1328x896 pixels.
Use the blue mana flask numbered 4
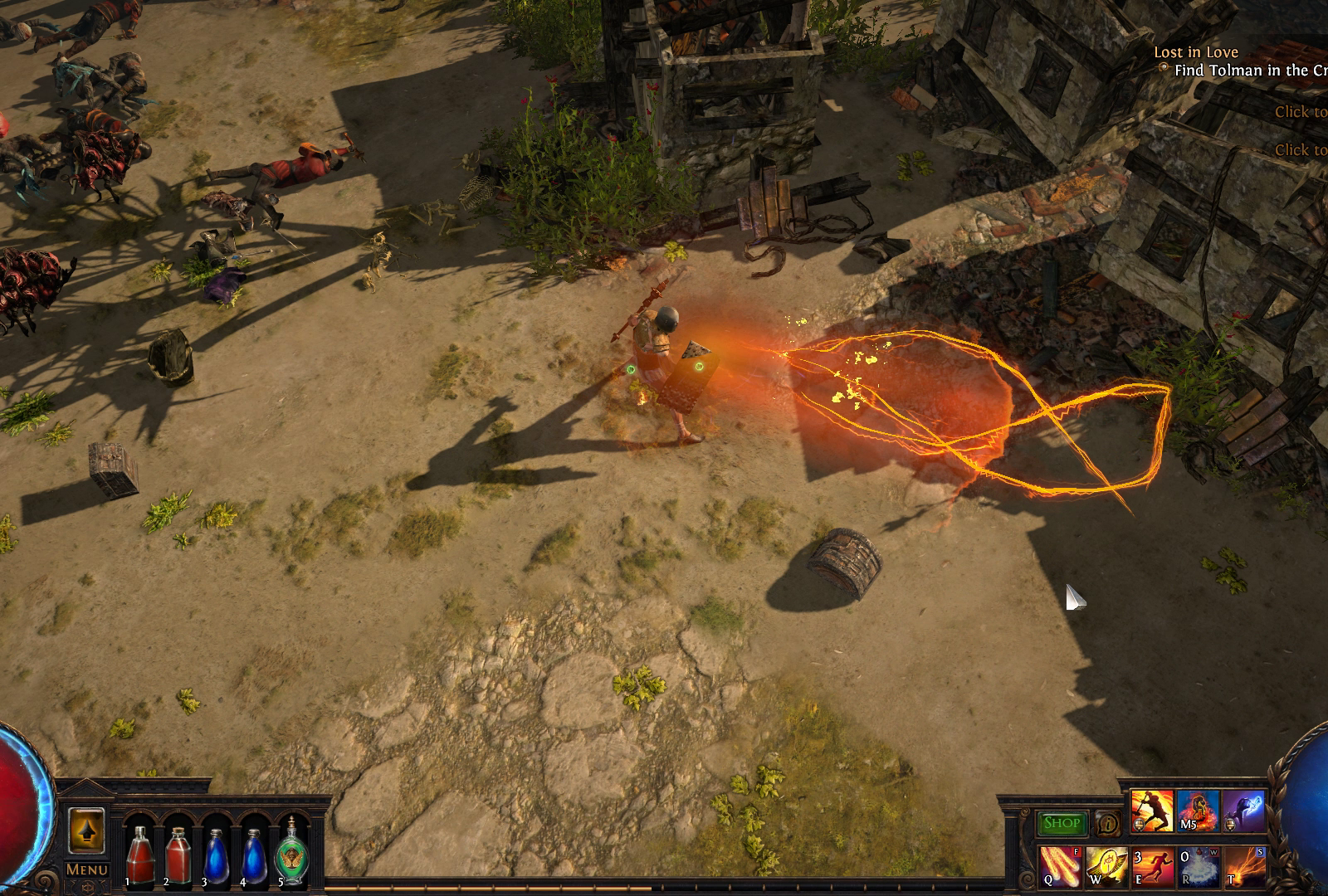pos(254,855)
